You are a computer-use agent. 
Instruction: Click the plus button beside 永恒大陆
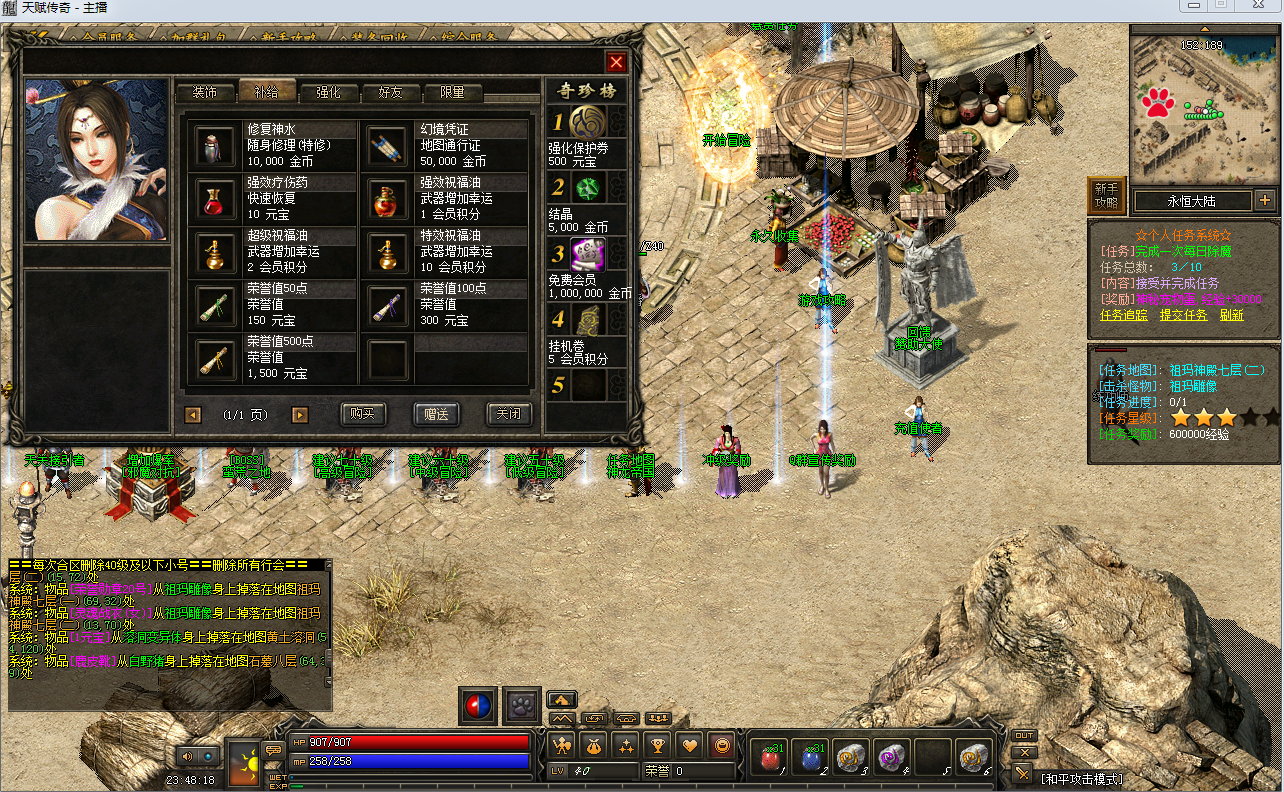tap(1265, 199)
